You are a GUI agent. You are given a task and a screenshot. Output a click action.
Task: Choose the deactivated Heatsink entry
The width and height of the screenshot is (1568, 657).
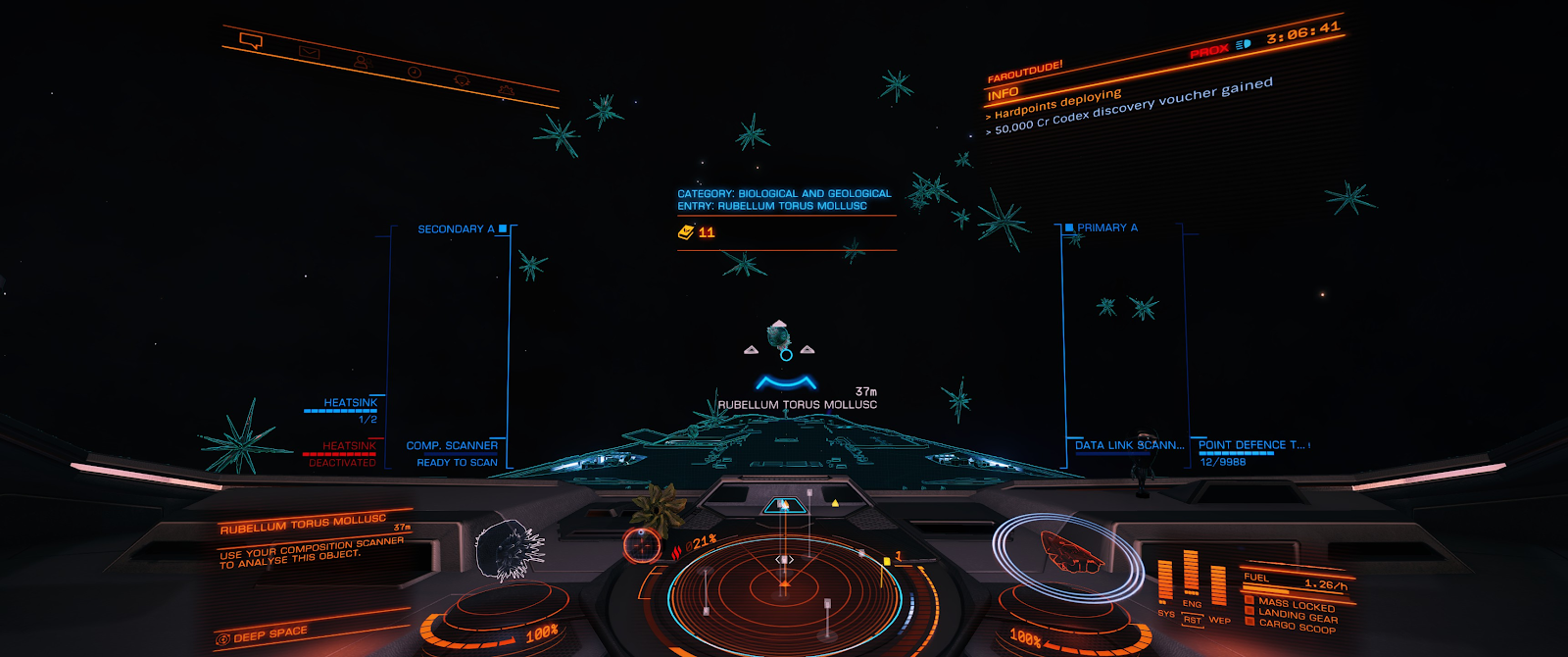(x=341, y=453)
